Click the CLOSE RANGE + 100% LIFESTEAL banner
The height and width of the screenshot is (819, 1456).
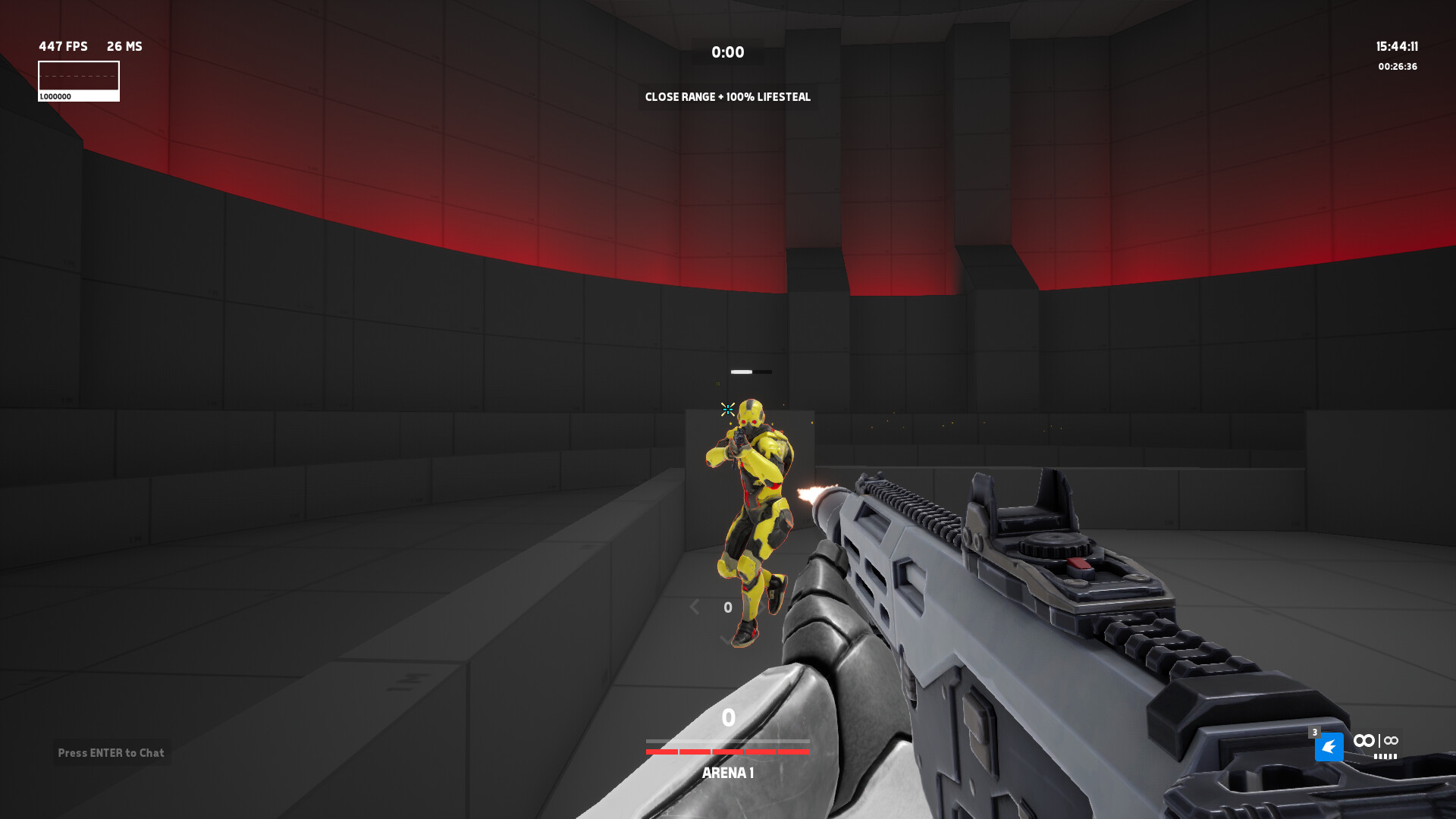pos(726,97)
